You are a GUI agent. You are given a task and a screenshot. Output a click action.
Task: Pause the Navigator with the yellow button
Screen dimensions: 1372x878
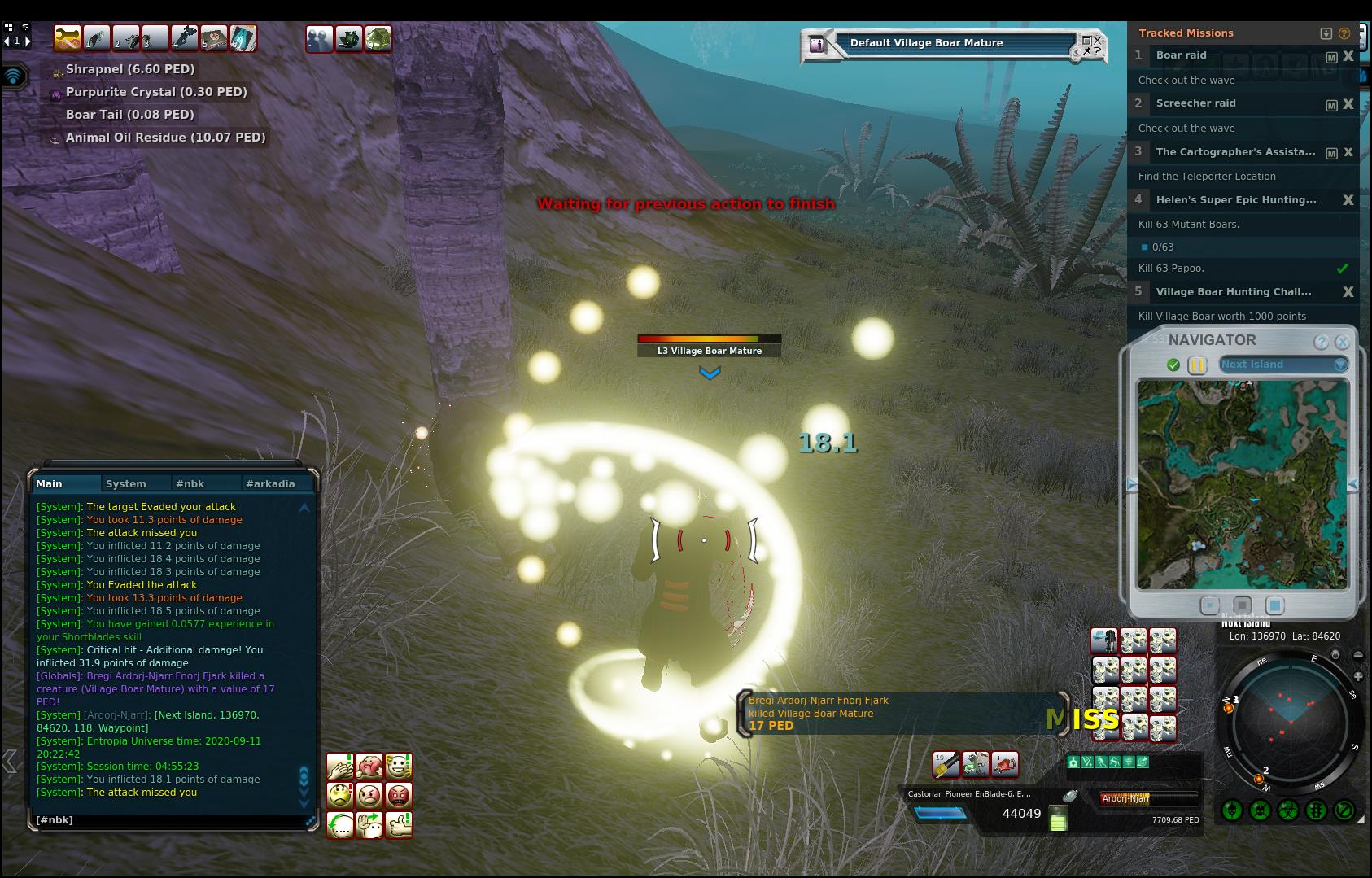1197,365
